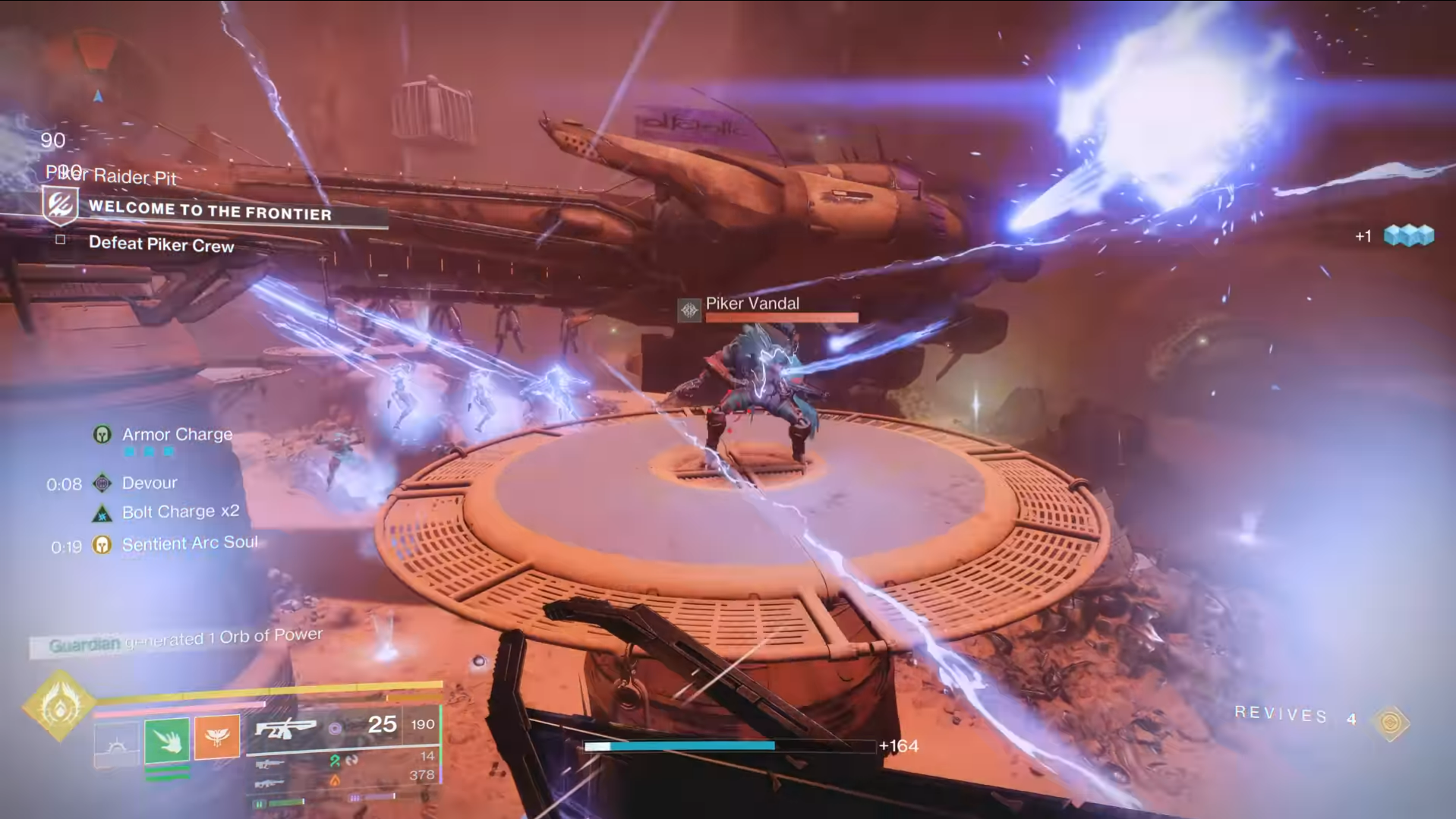The width and height of the screenshot is (1456, 819).
Task: Click the Devour buff icon
Action: coord(102,483)
